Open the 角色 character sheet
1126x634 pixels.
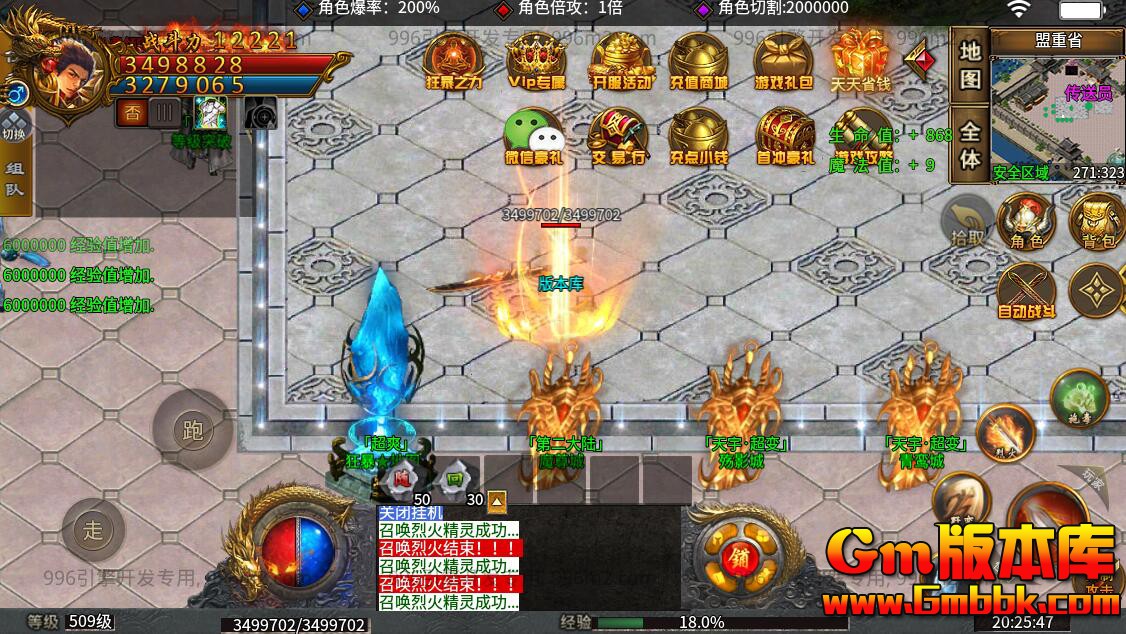(1026, 219)
